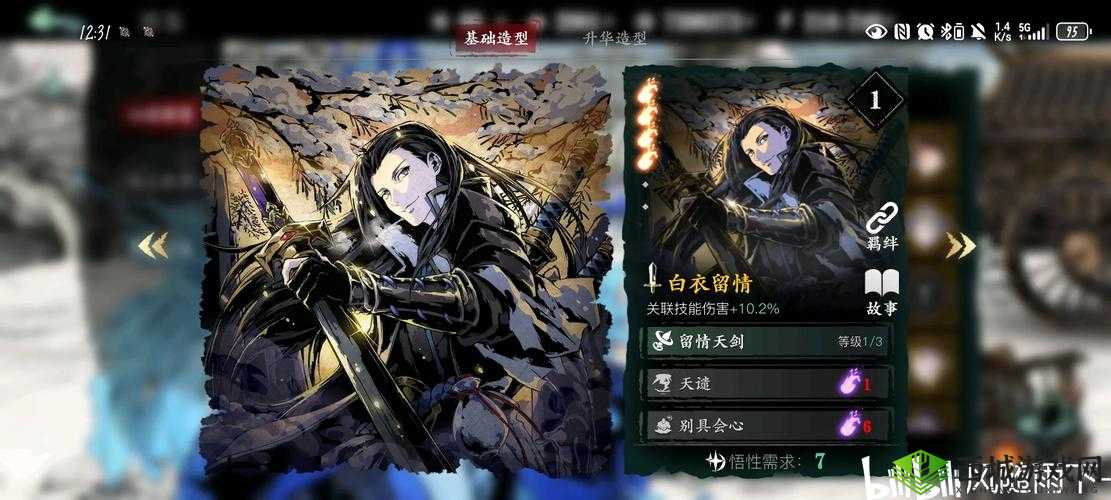The image size is (1111, 500).
Task: Go to the next character with right arrows
Action: [959, 245]
